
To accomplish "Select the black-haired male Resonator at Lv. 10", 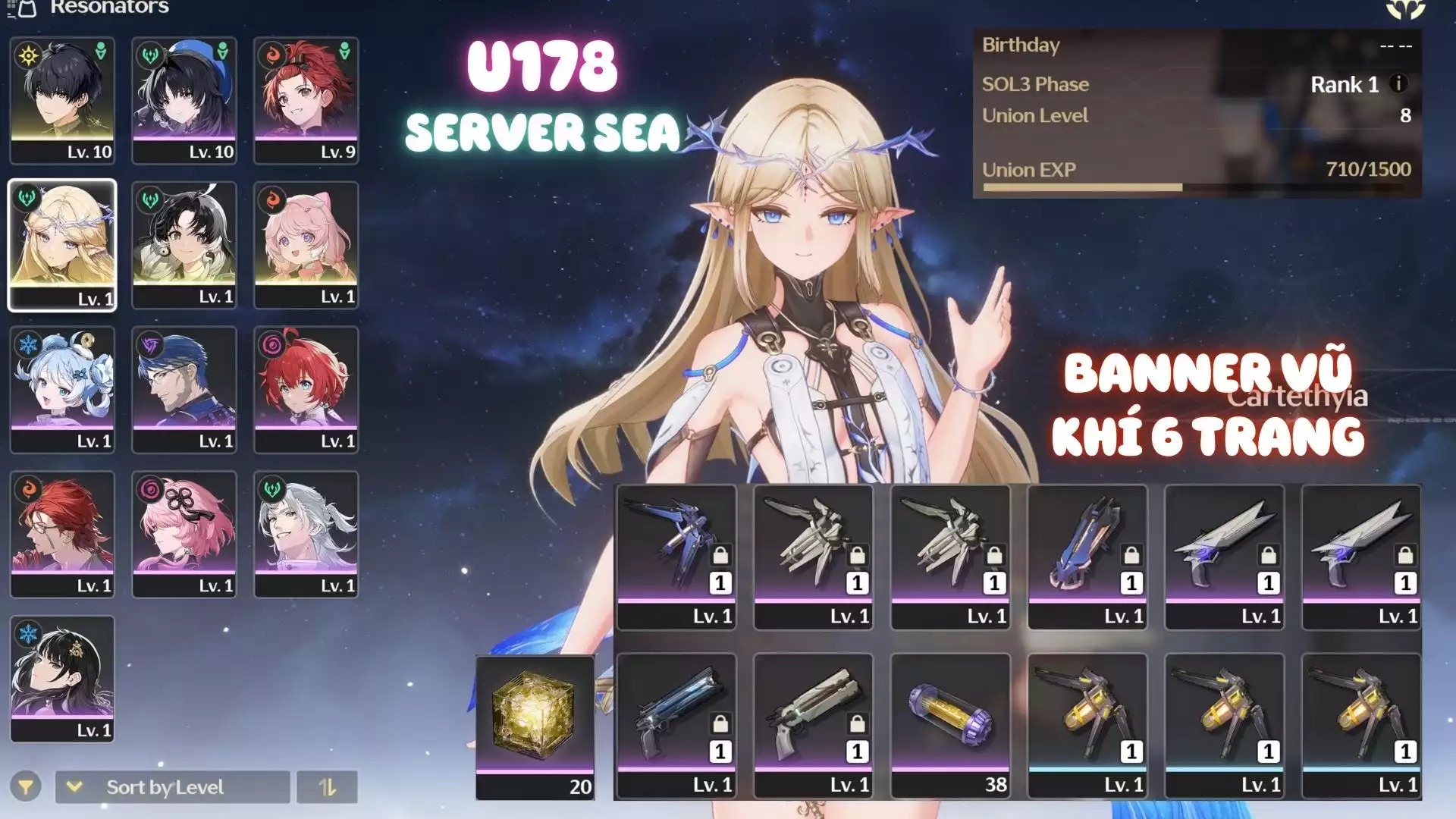I will tap(62, 100).
